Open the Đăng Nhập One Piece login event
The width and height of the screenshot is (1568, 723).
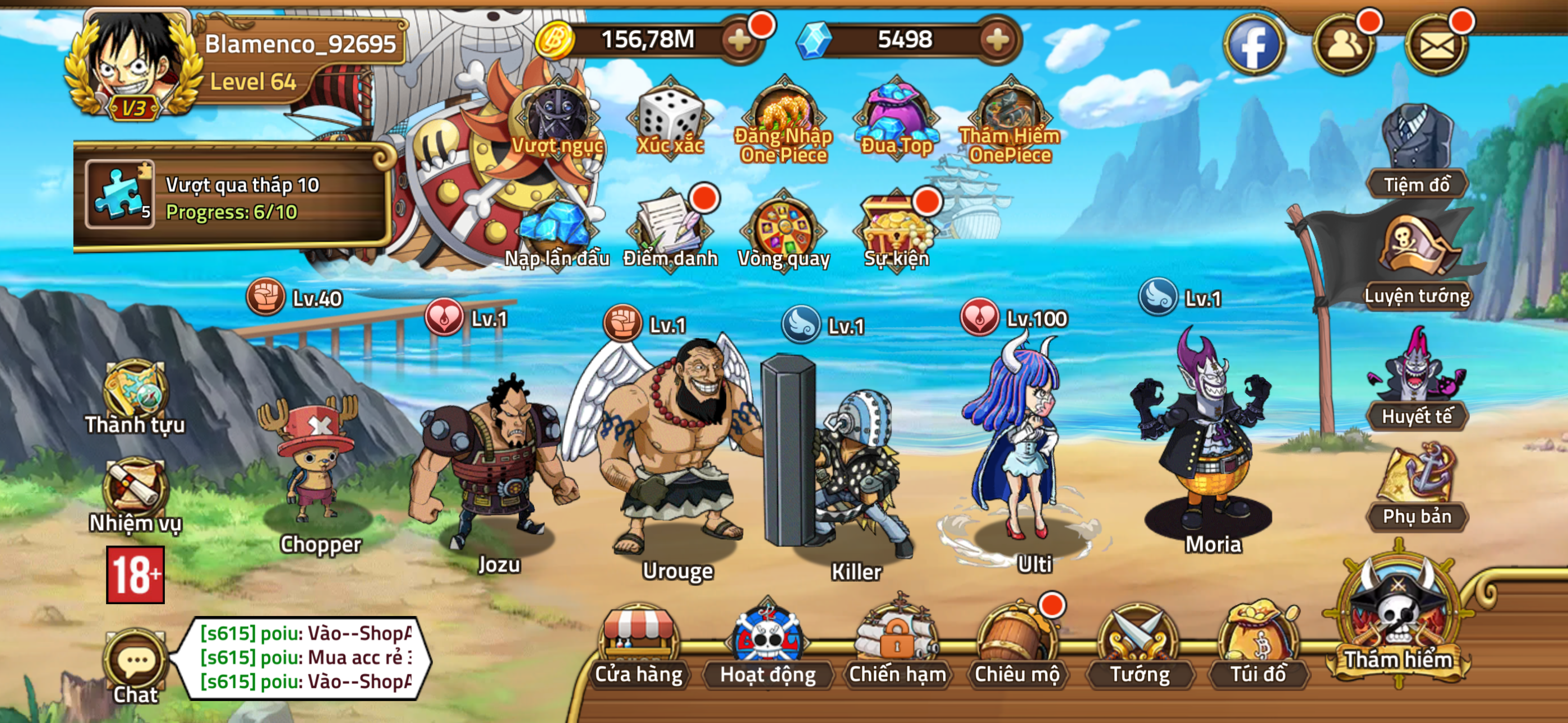click(785, 113)
